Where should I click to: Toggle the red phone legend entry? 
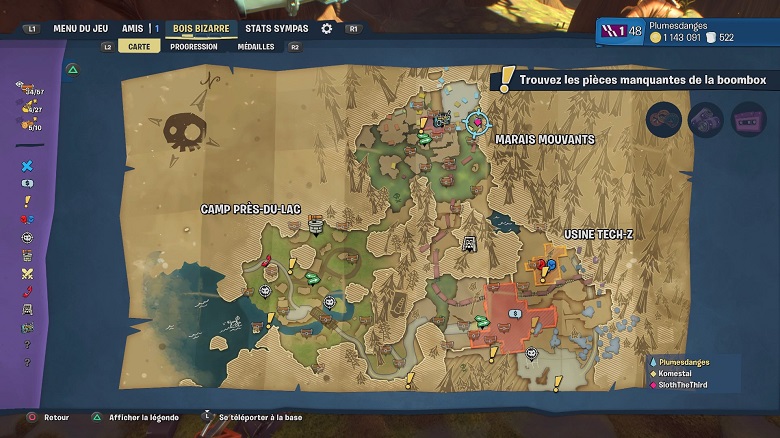[x=27, y=291]
